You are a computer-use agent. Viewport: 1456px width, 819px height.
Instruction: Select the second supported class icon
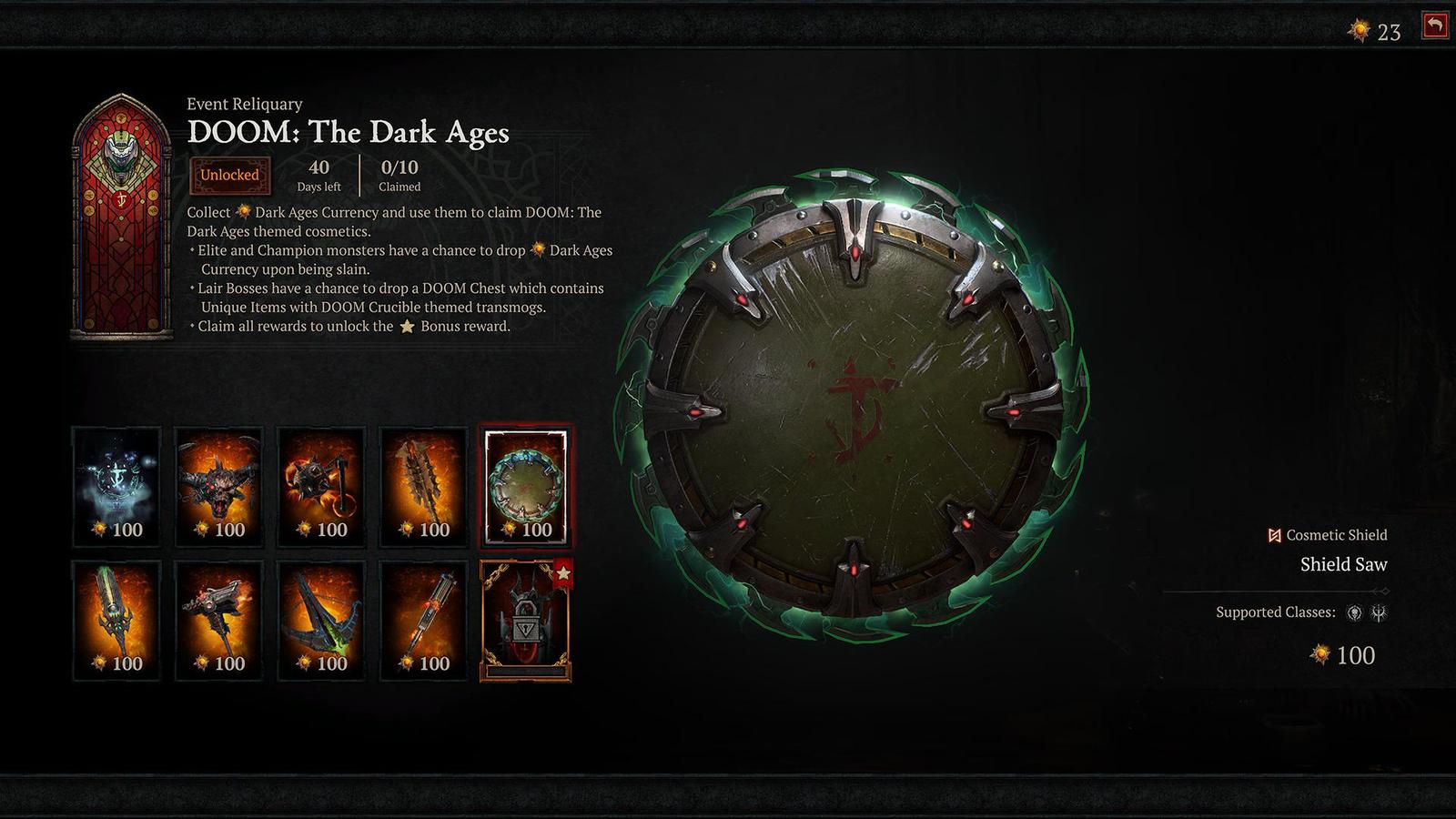(x=1377, y=613)
